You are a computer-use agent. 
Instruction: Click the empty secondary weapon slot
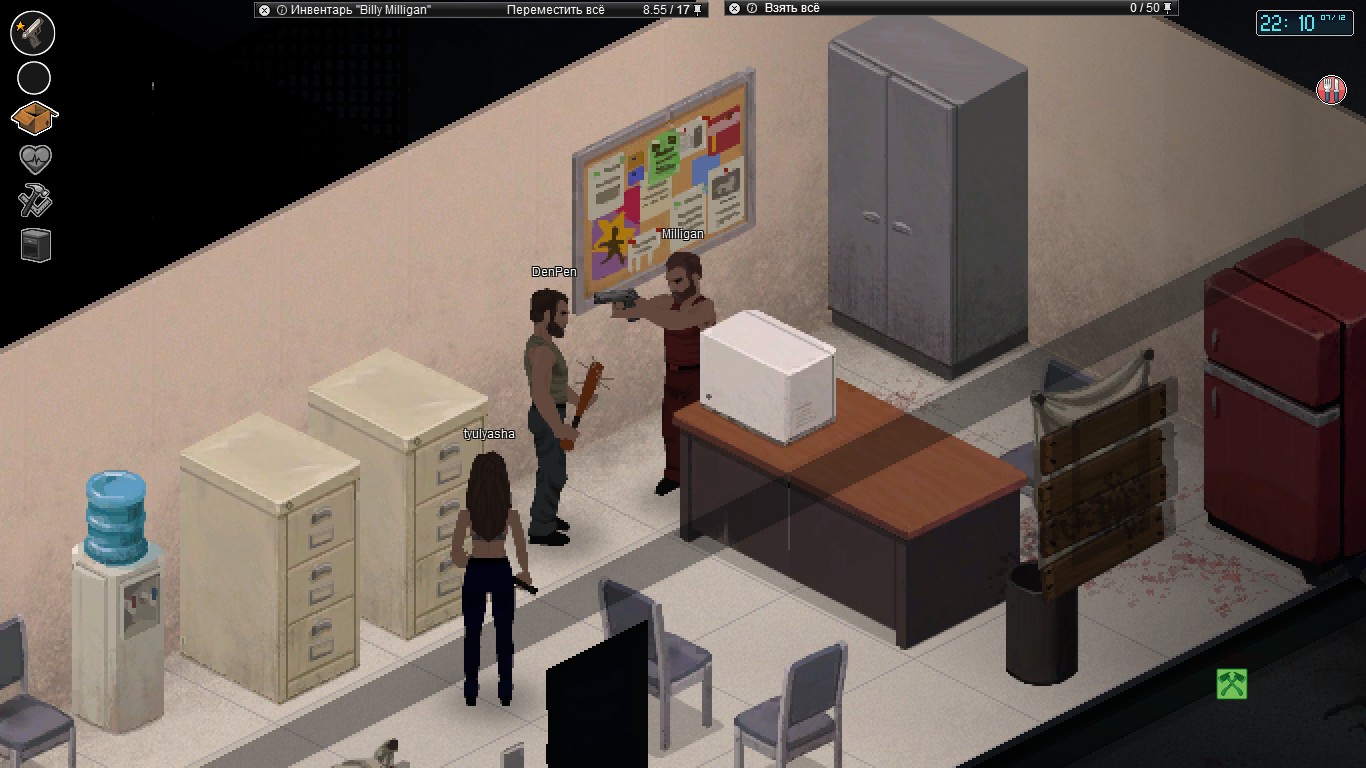tap(33, 77)
